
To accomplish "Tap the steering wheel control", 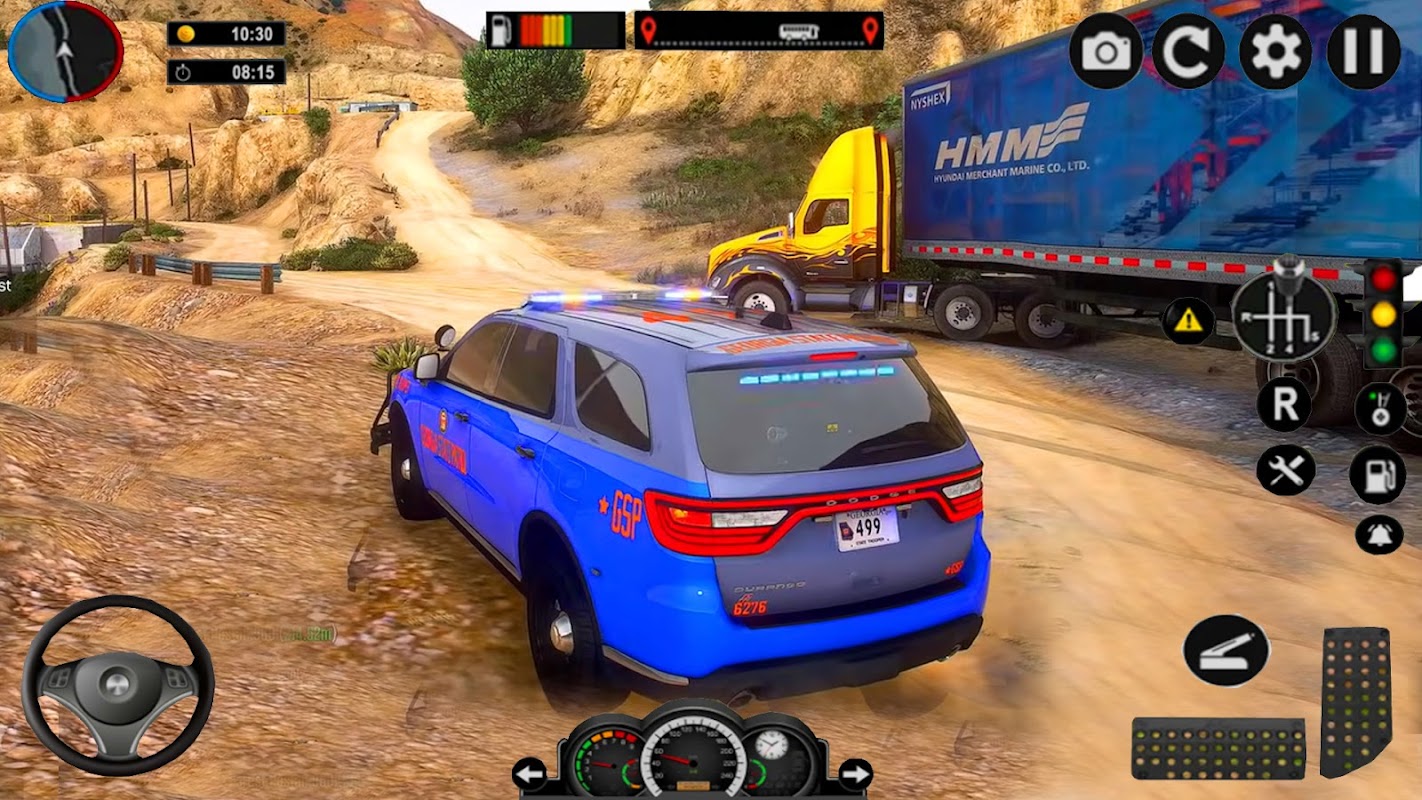I will (118, 685).
